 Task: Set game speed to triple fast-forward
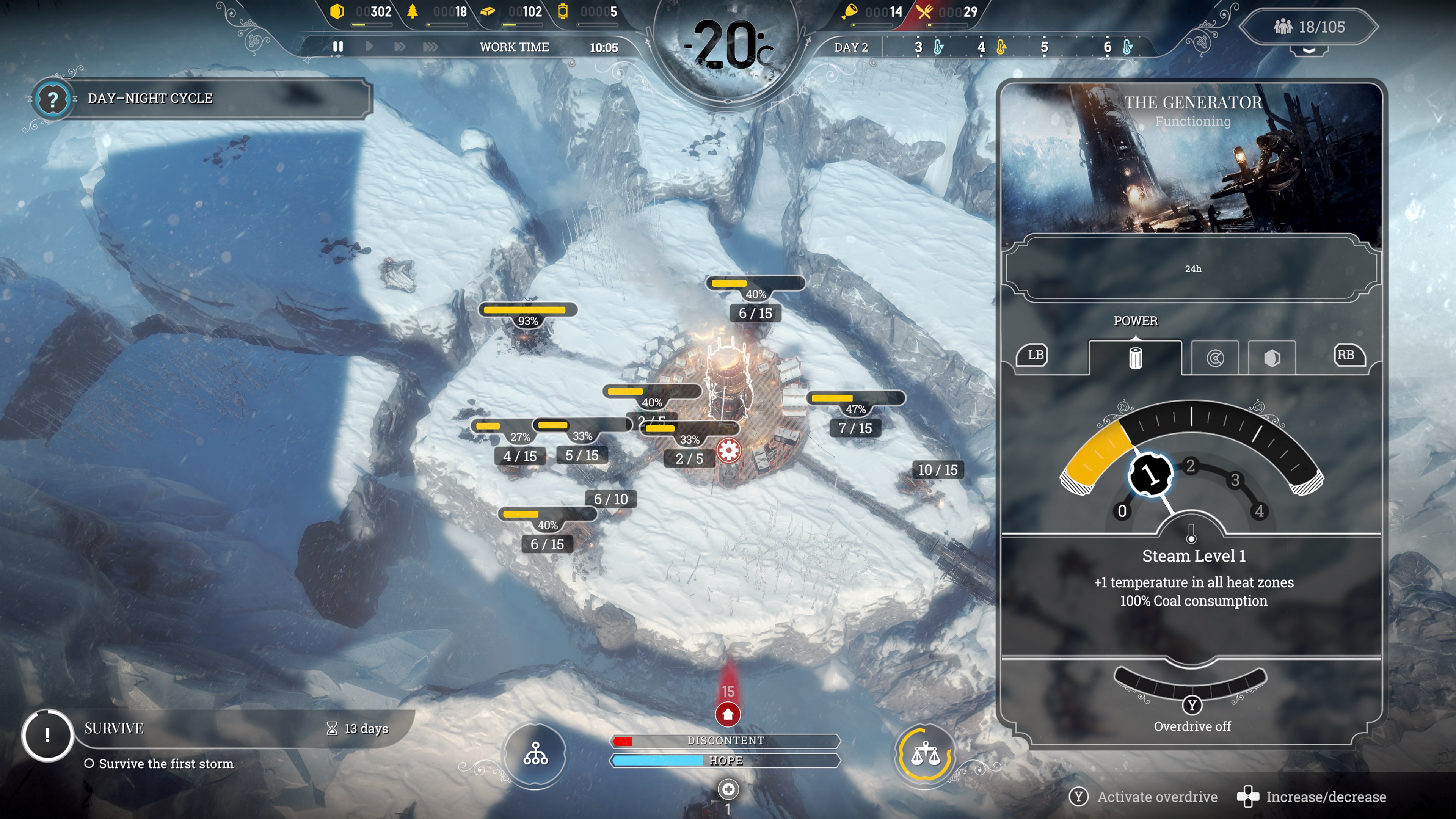coord(430,46)
